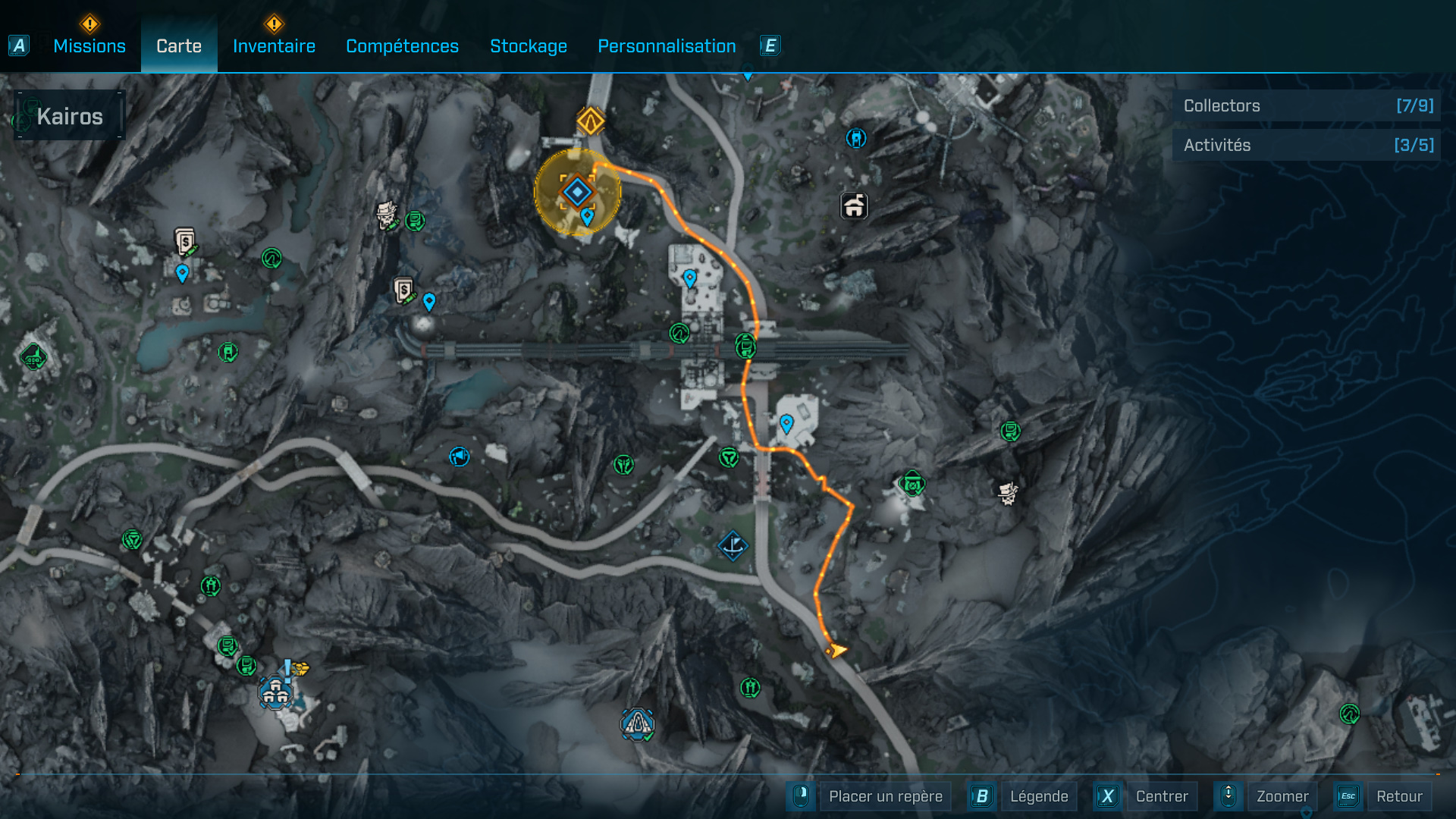Click the blue megaphone map marker
This screenshot has width=1456, height=819.
(459, 457)
